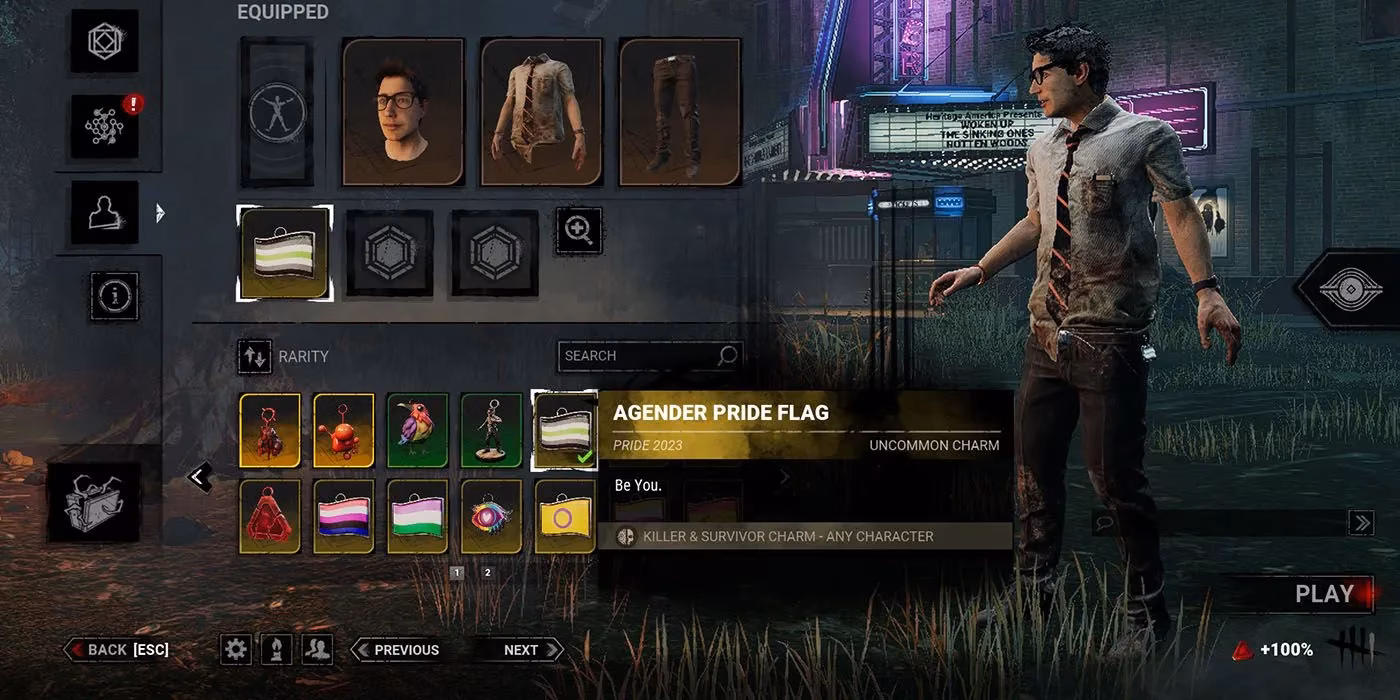Open the info tab icon
The width and height of the screenshot is (1400, 700).
point(114,295)
